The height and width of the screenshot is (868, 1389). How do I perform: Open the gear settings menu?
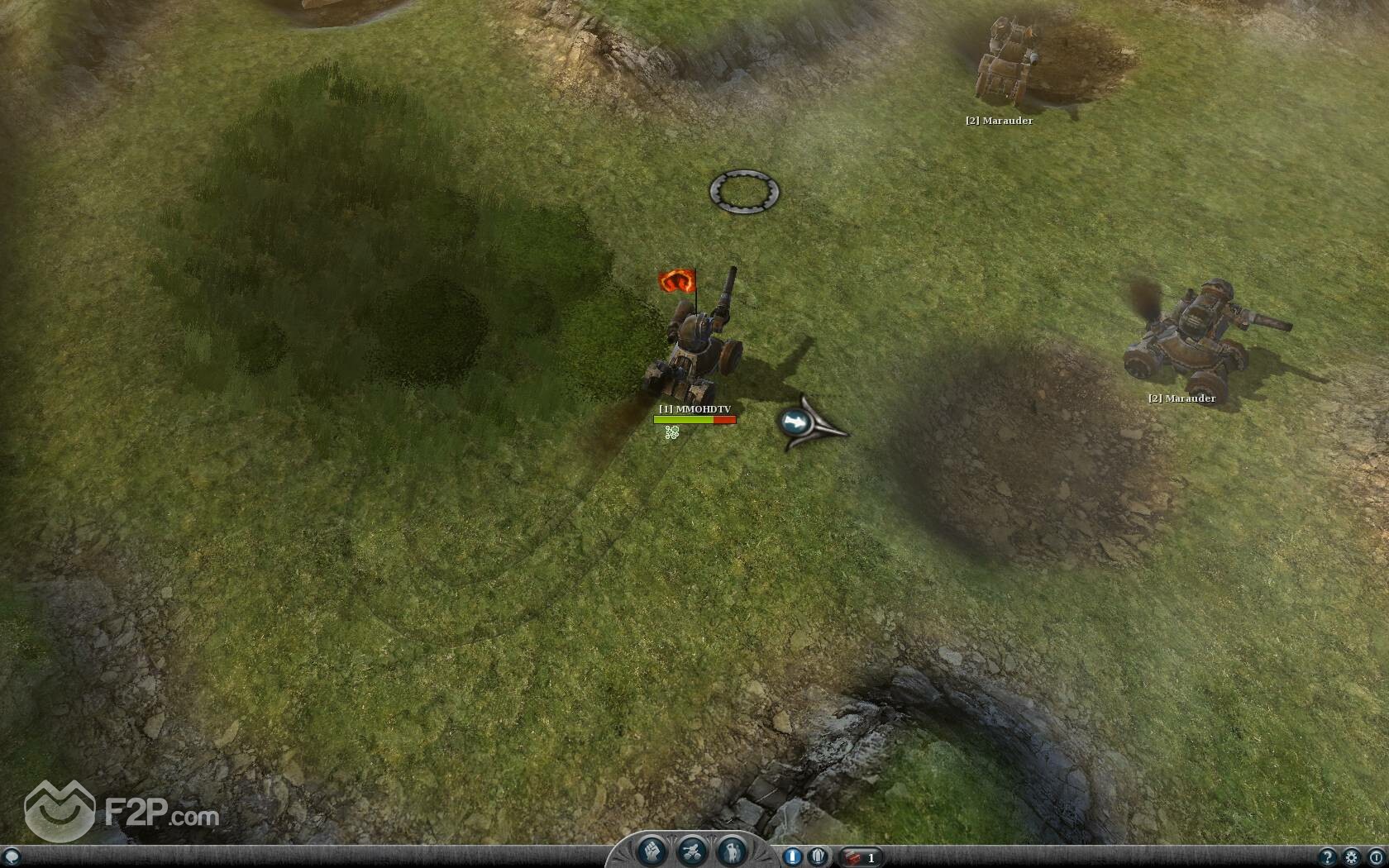tap(1352, 857)
